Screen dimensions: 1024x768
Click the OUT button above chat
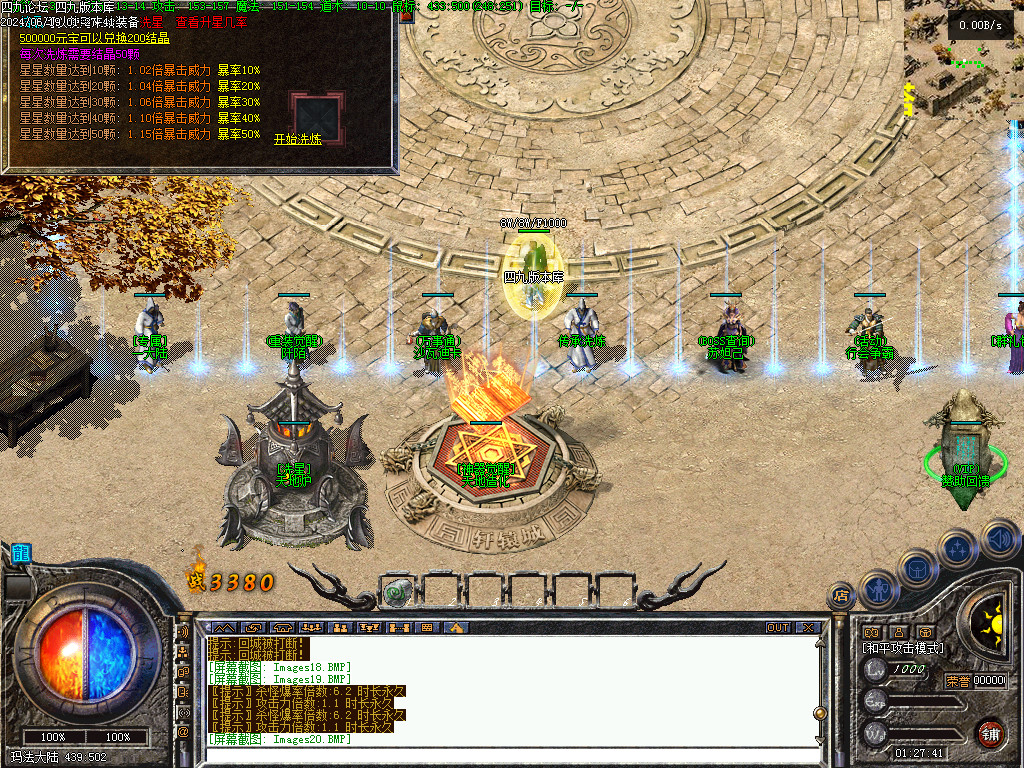click(x=778, y=628)
